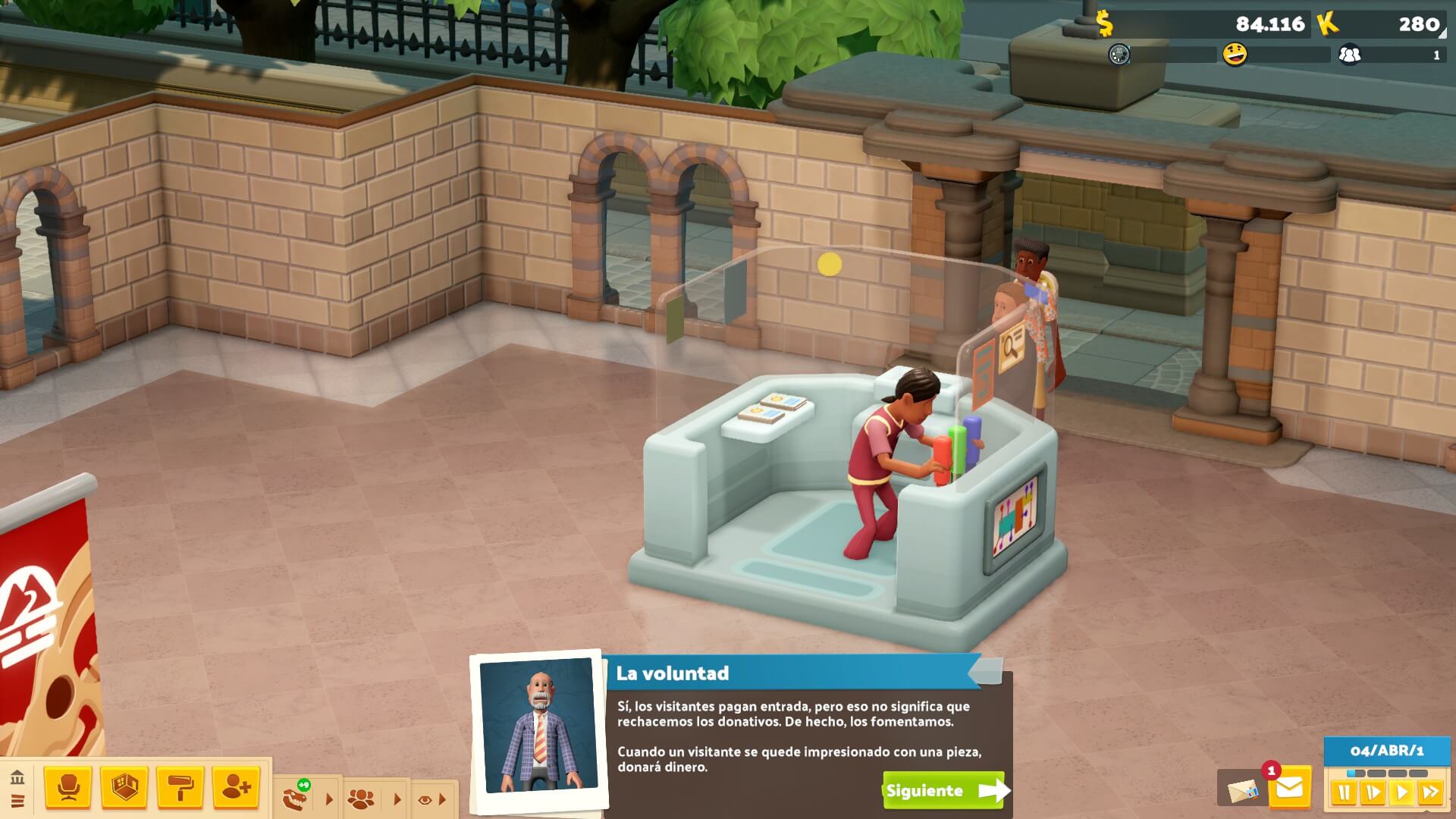
Task: Open the people group list panel
Action: (360, 799)
